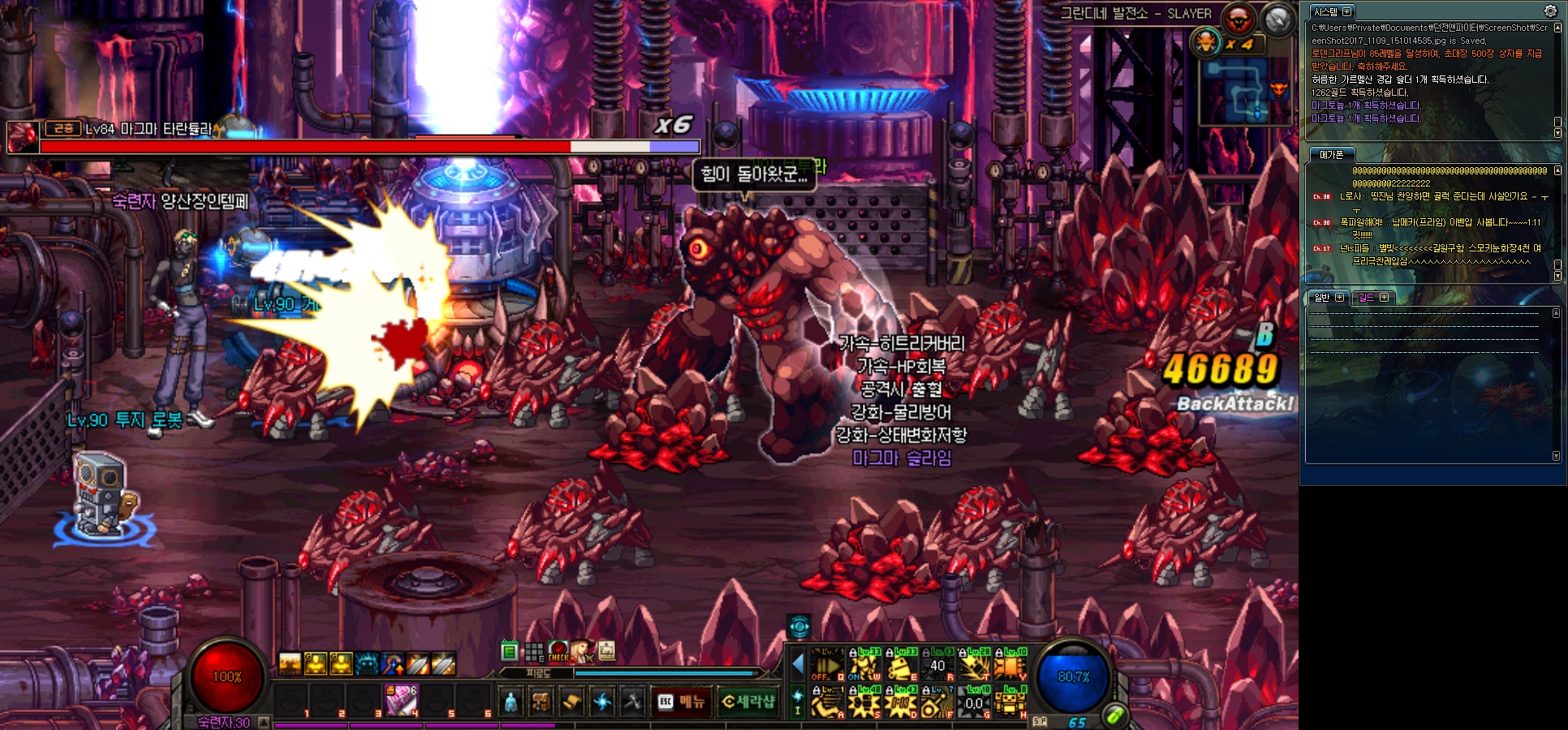Activate the Lv.10 orange skill on Y
Image resolution: width=1568 pixels, height=730 pixels.
(x=1010, y=664)
